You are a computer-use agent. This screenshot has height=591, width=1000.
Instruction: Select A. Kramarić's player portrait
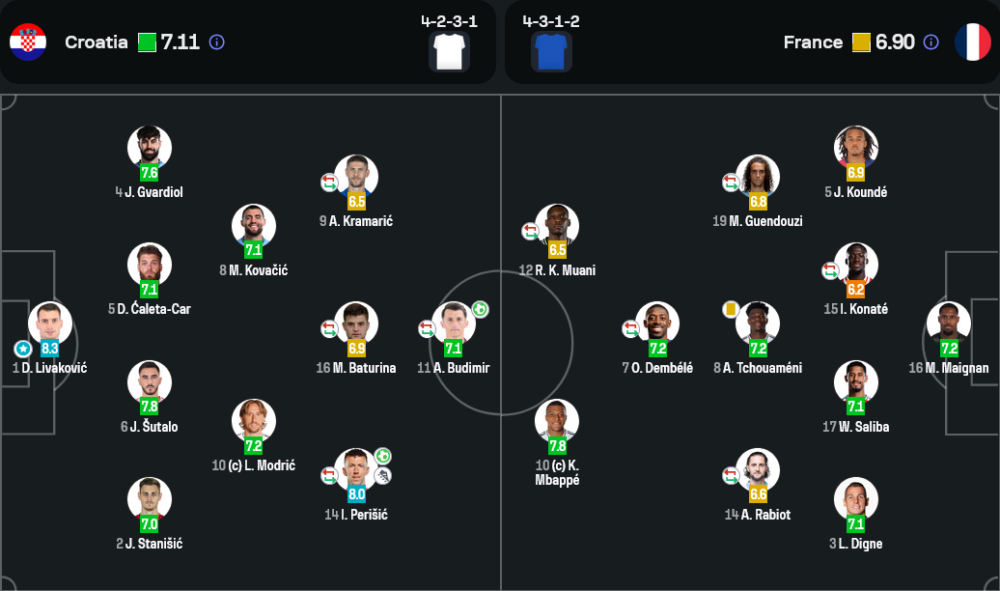tap(356, 176)
